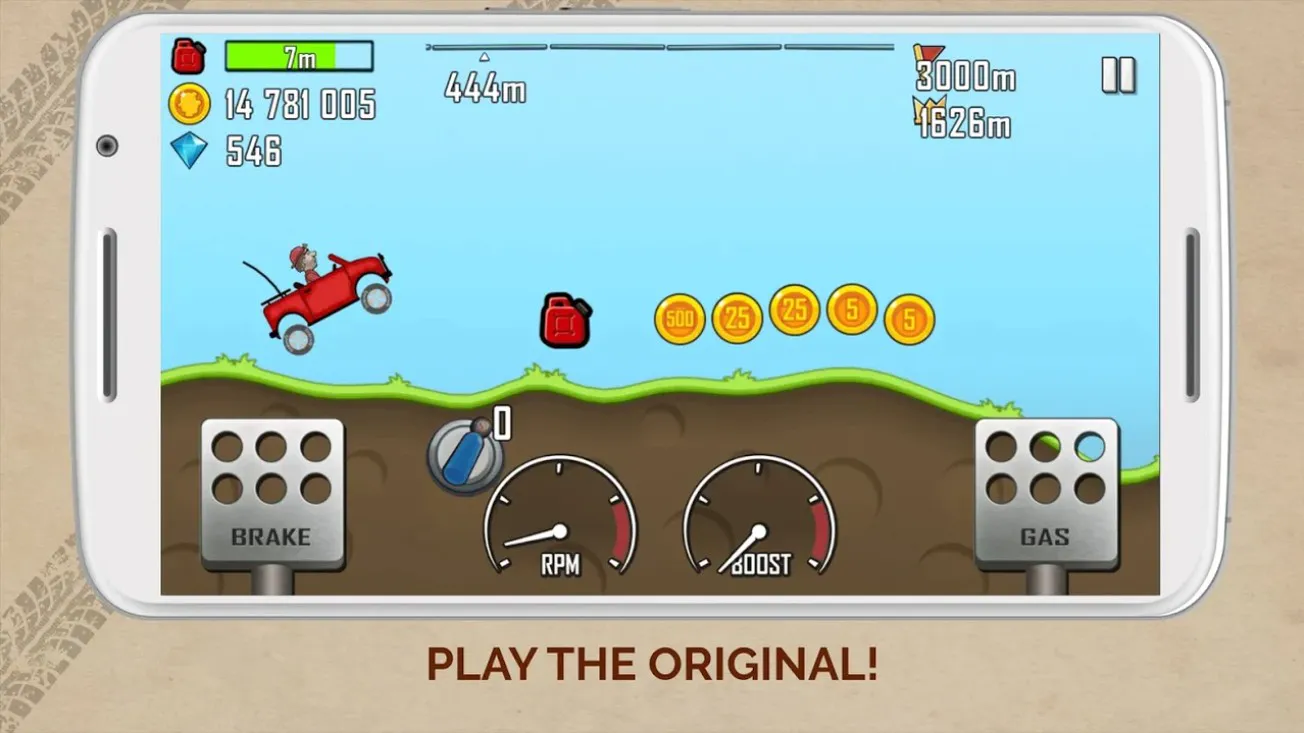Viewport: 1304px width, 733px height.
Task: Click the 500 coin on the track
Action: (x=678, y=320)
